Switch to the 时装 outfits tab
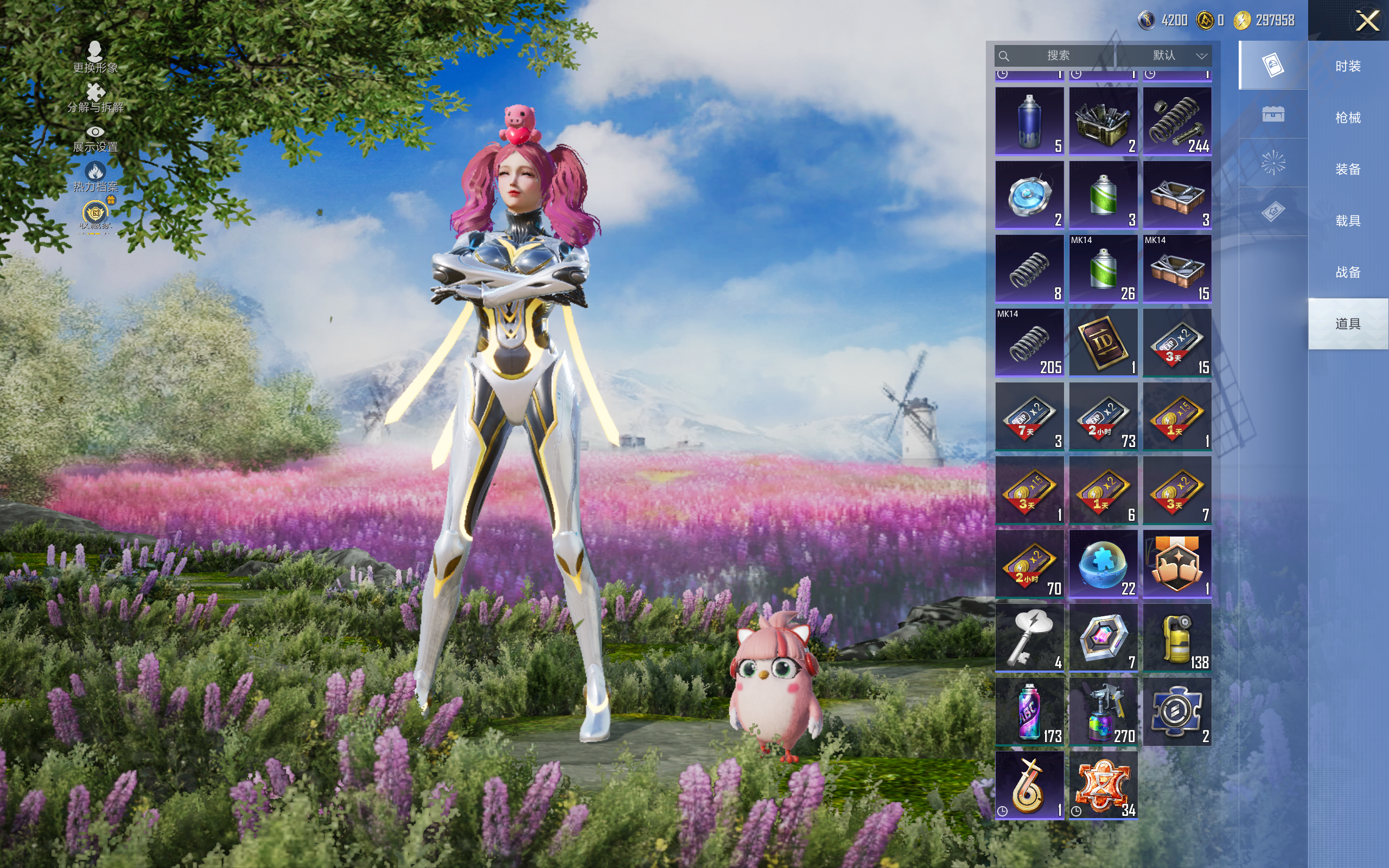 (x=1347, y=66)
